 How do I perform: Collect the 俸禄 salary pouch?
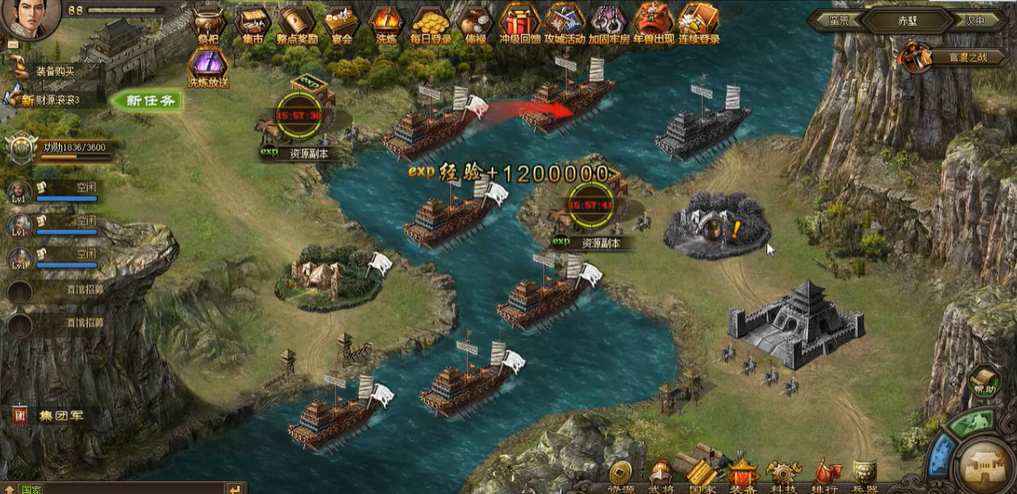point(474,22)
